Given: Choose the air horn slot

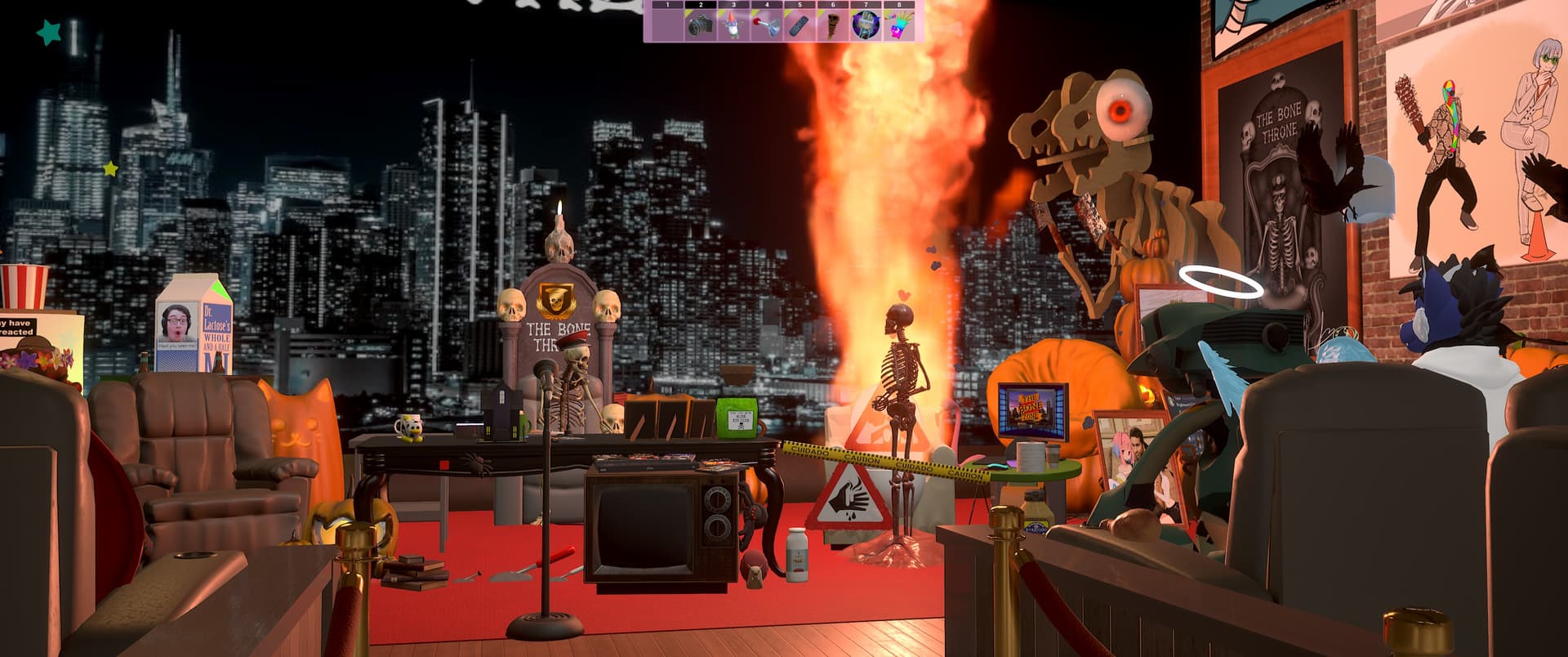Looking at the screenshot, I should click(766, 25).
